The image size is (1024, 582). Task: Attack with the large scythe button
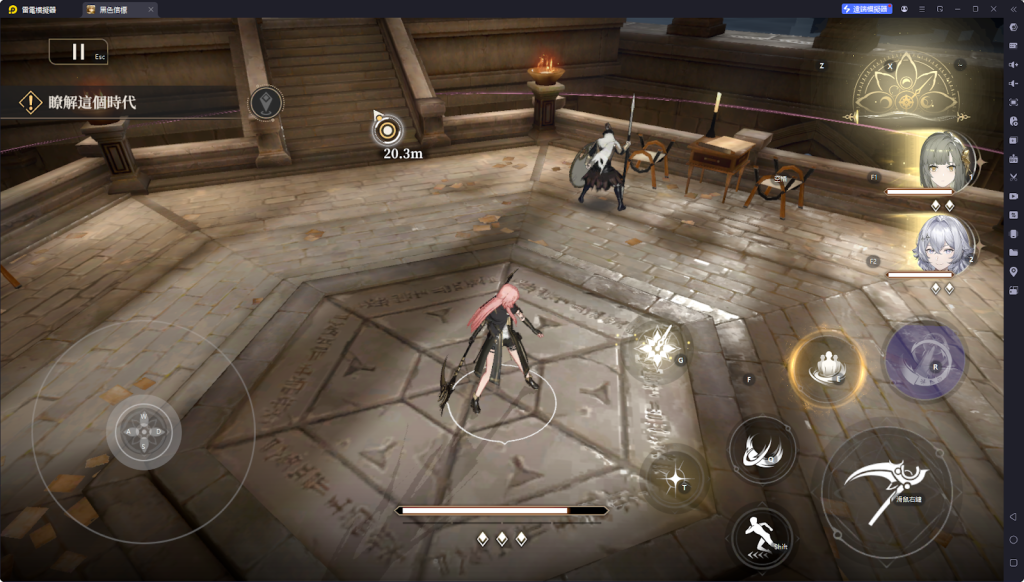pos(886,490)
